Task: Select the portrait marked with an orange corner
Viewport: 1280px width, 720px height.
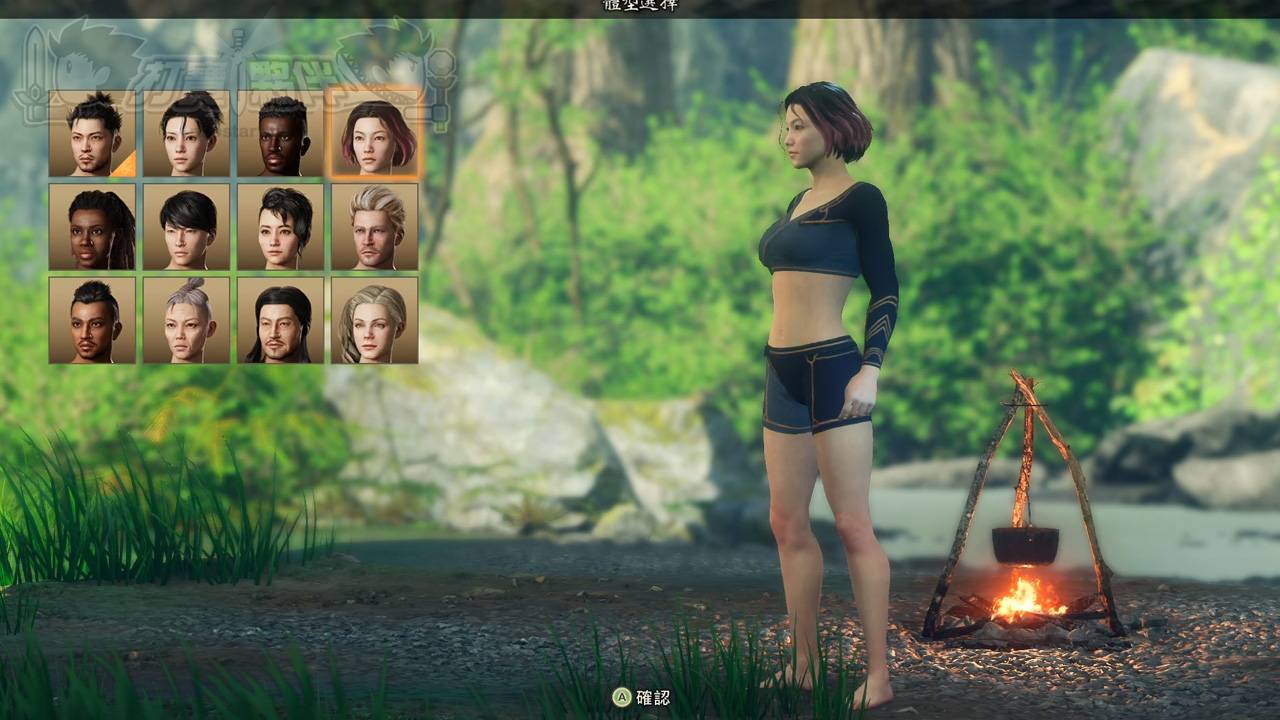Action: 92,133
